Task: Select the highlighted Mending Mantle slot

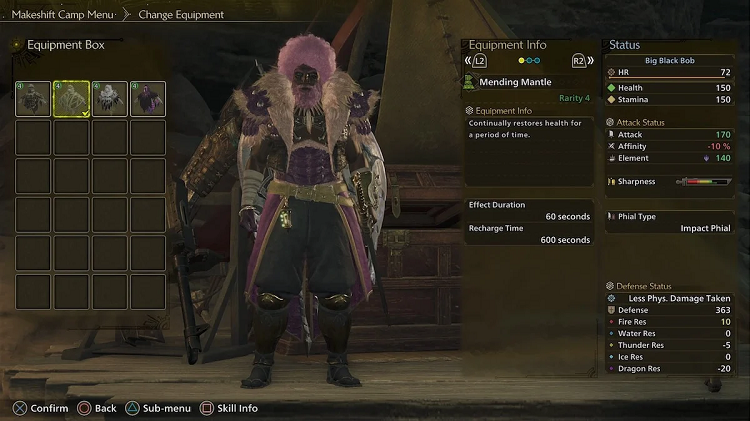Action: (71, 99)
